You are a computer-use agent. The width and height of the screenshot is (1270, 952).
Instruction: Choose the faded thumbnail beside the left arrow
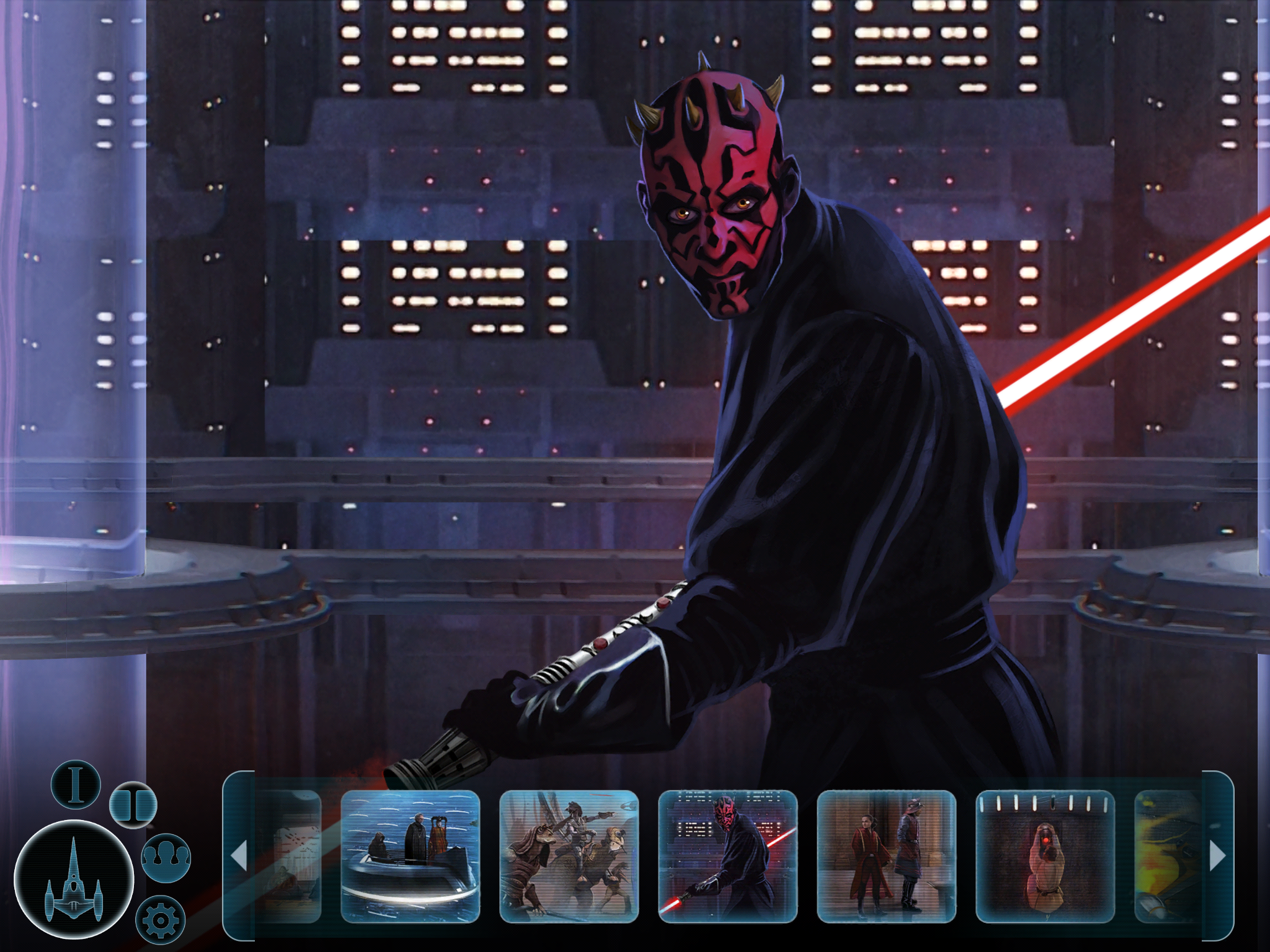(x=288, y=856)
